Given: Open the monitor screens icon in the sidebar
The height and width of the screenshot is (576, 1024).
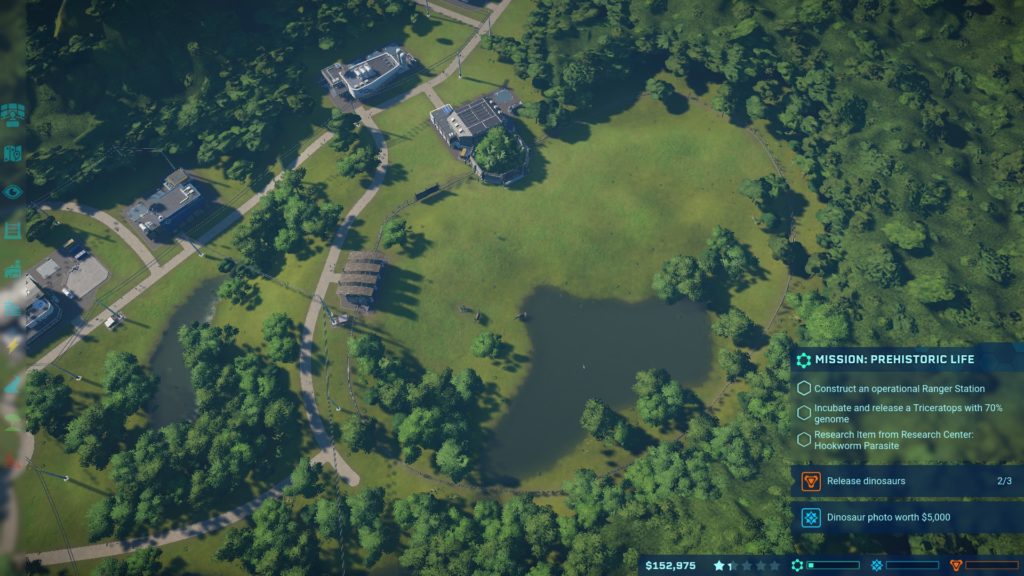Looking at the screenshot, I should 12,115.
